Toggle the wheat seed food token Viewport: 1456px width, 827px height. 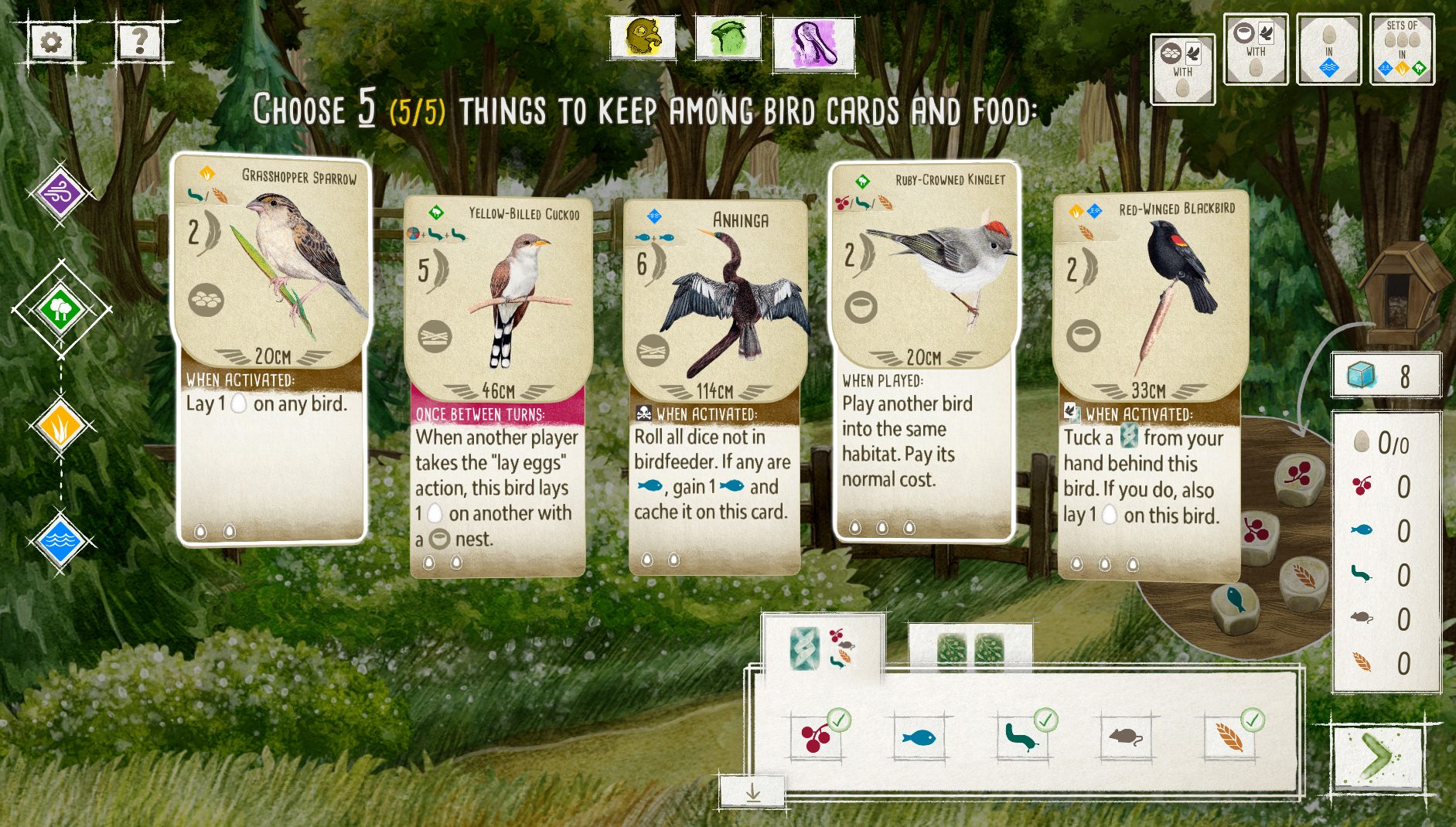[1229, 737]
